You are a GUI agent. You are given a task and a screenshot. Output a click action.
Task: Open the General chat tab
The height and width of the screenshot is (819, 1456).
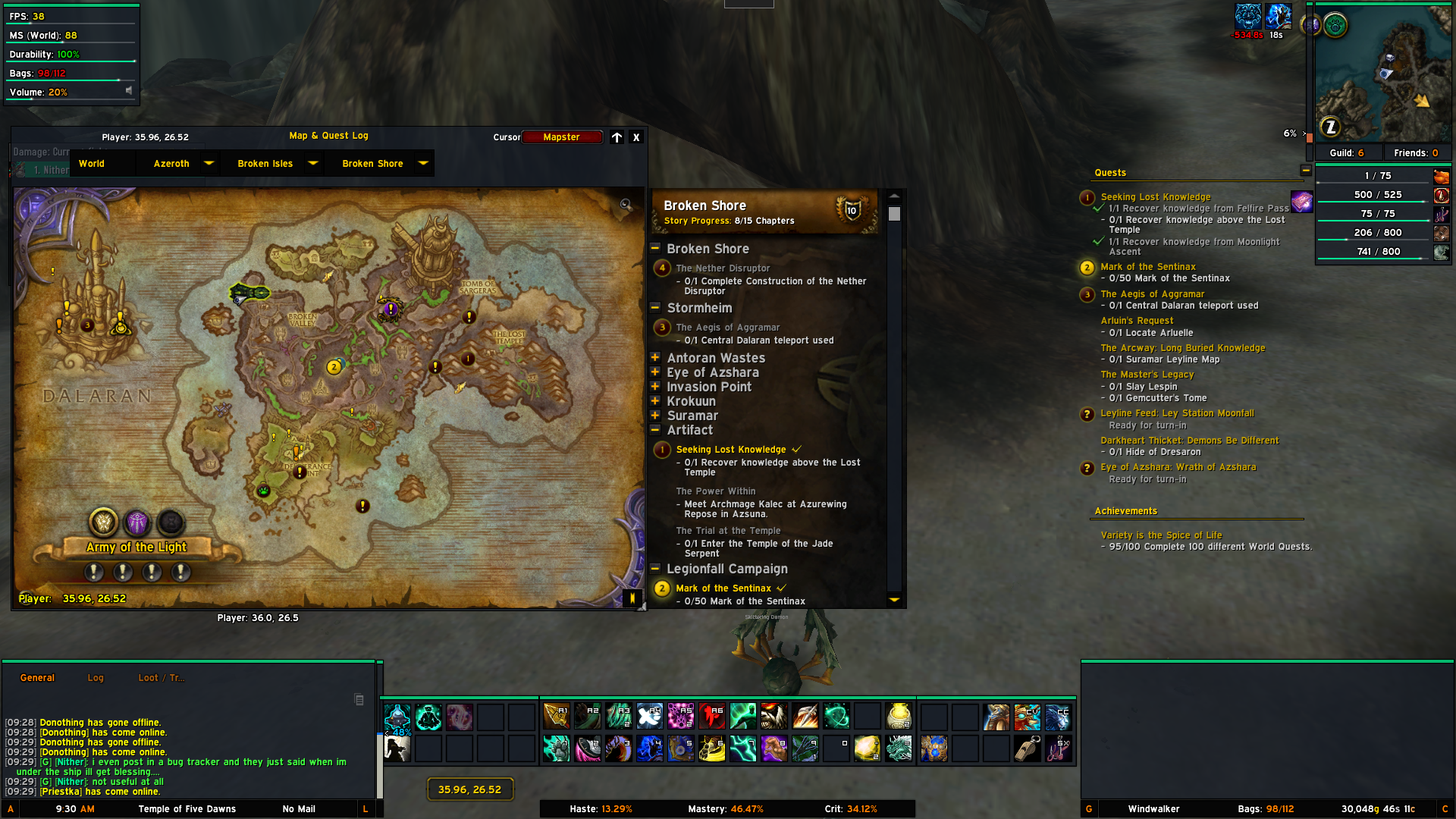(x=37, y=678)
